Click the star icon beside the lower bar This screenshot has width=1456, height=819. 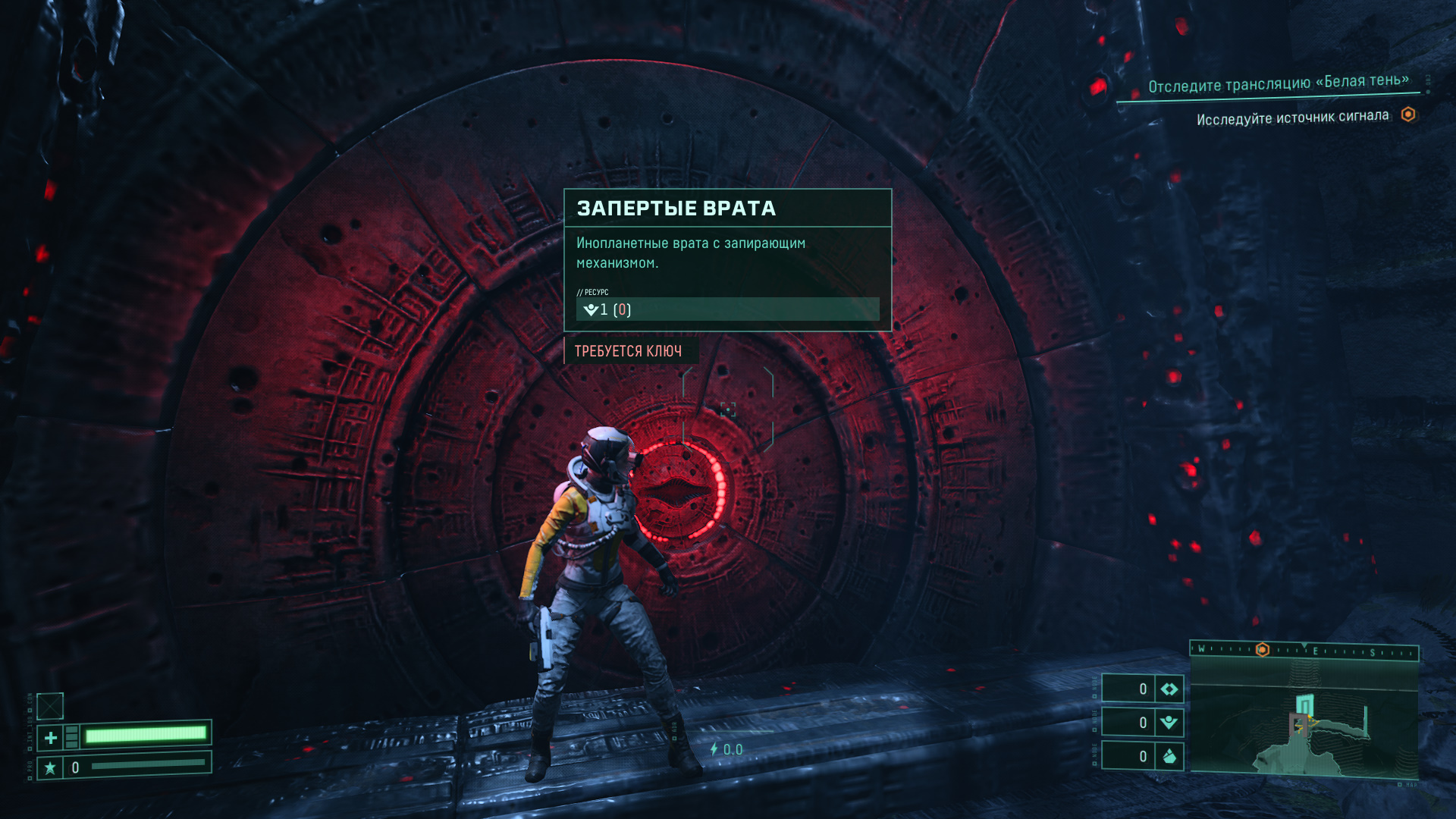50,768
